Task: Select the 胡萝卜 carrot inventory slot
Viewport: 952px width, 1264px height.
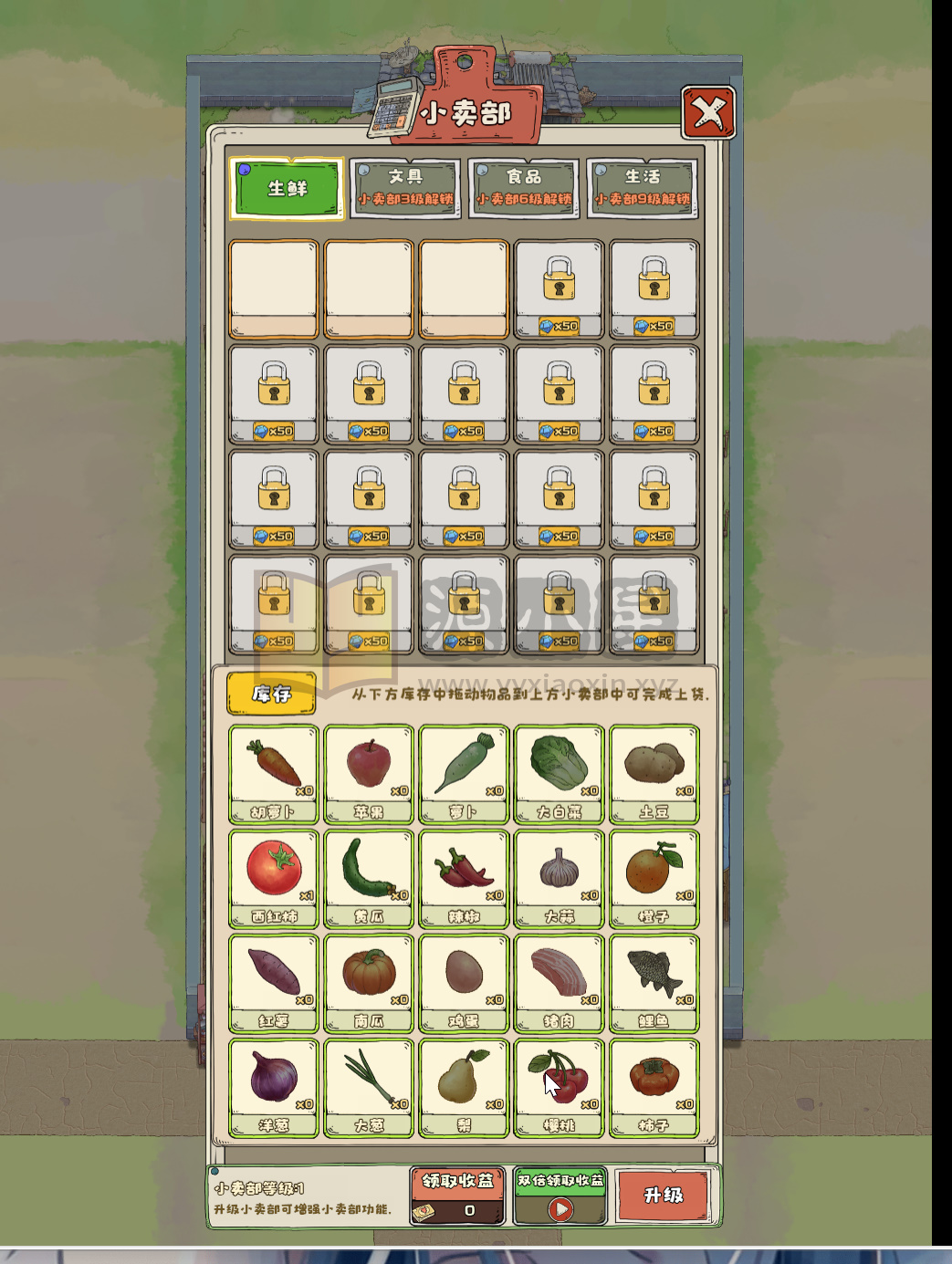Action: 274,774
